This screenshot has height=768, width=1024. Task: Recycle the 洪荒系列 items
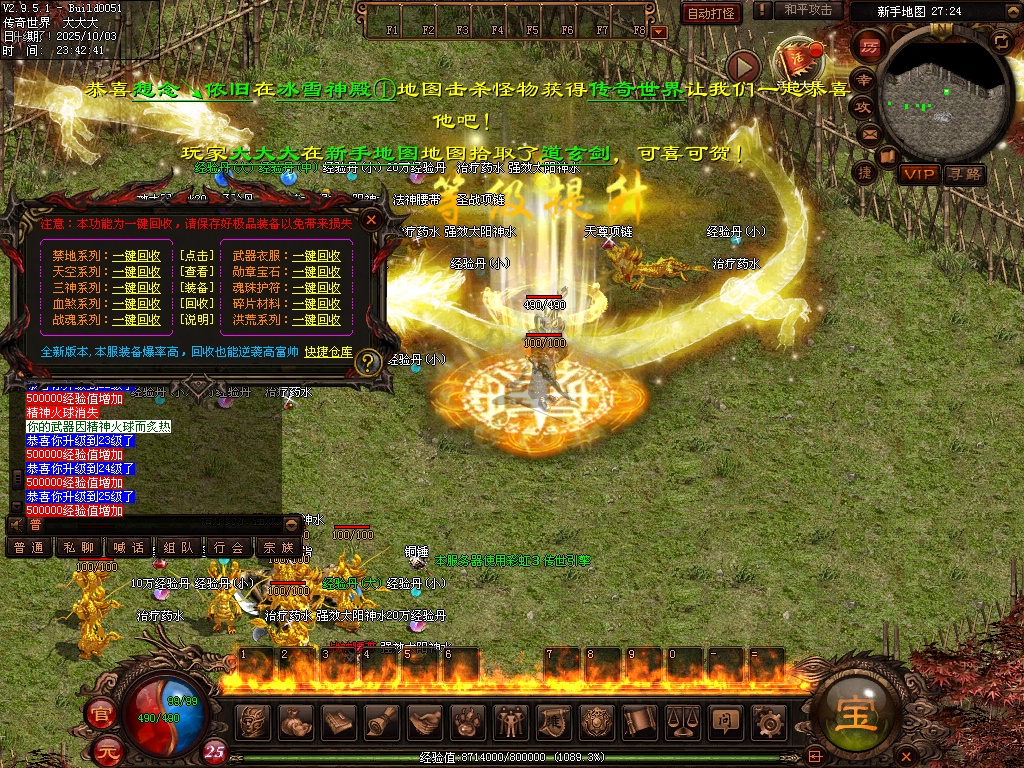[x=316, y=320]
